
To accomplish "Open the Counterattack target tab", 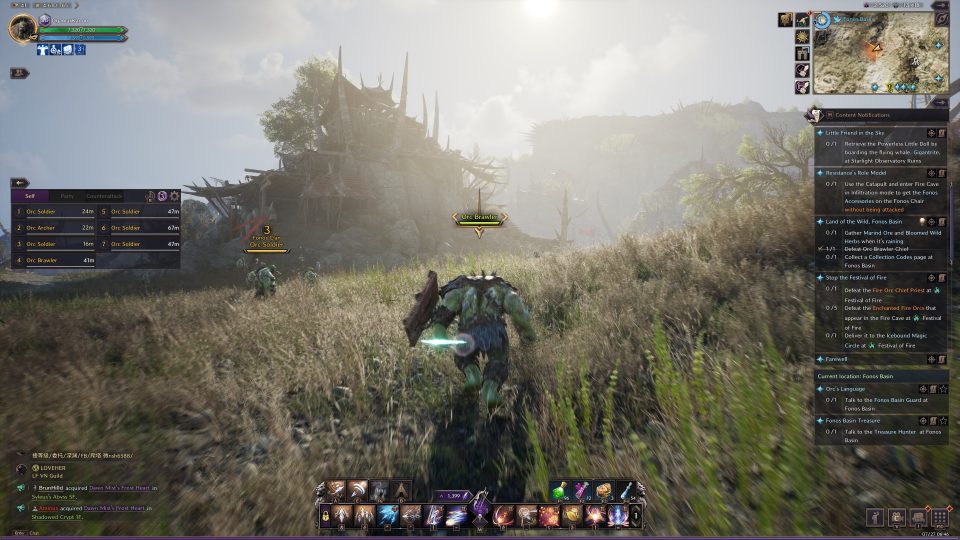I will (x=104, y=196).
